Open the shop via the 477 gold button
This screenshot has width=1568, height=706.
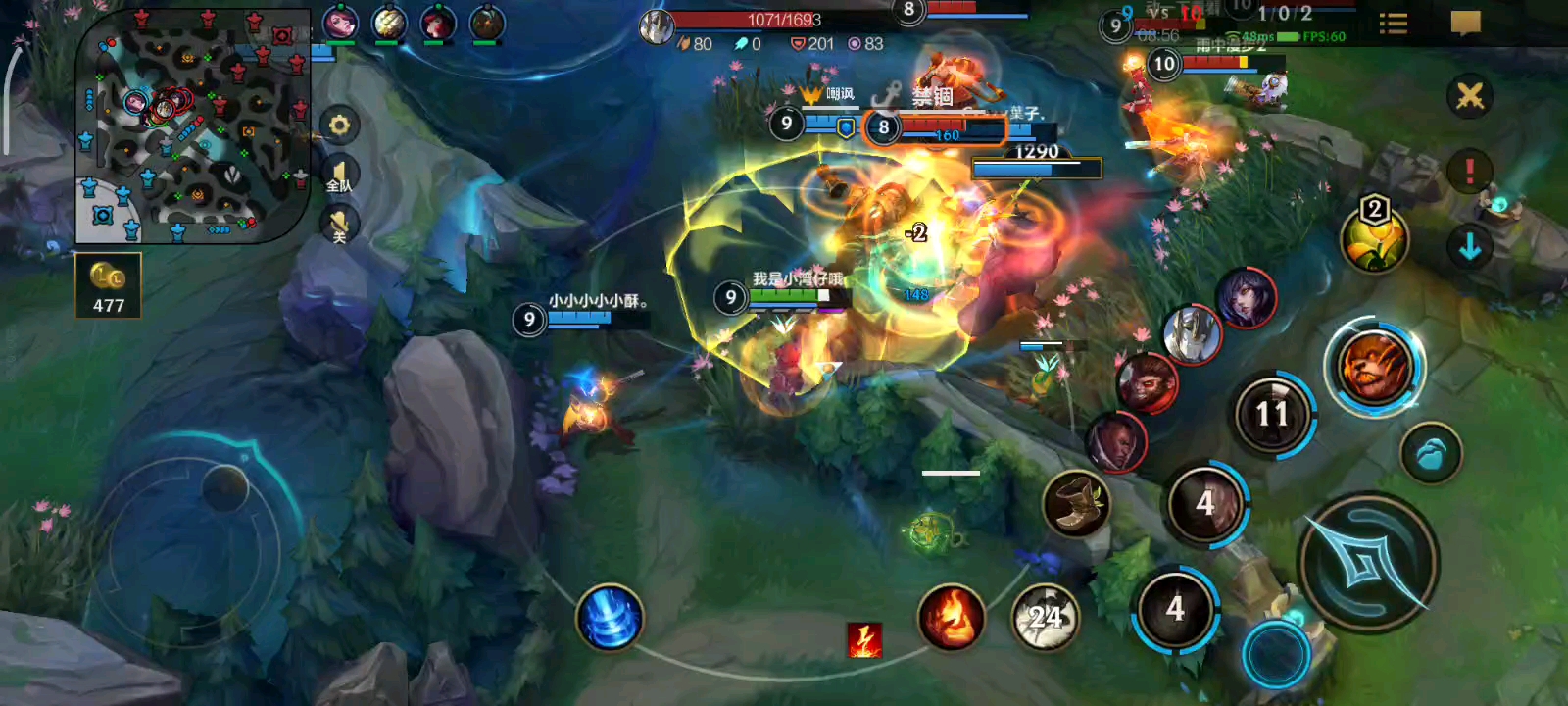(108, 285)
